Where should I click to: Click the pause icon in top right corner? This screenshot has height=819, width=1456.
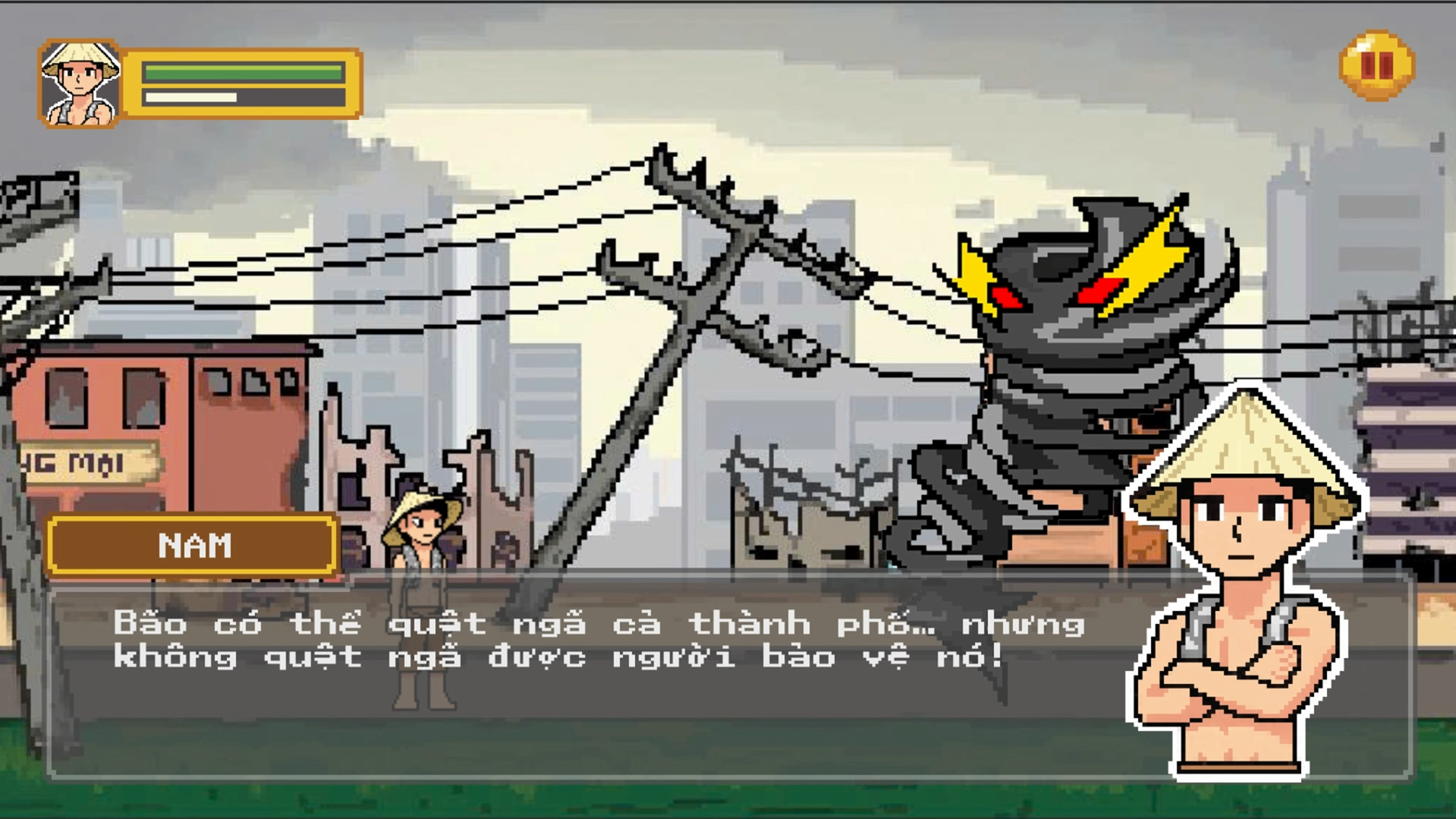tap(1378, 67)
